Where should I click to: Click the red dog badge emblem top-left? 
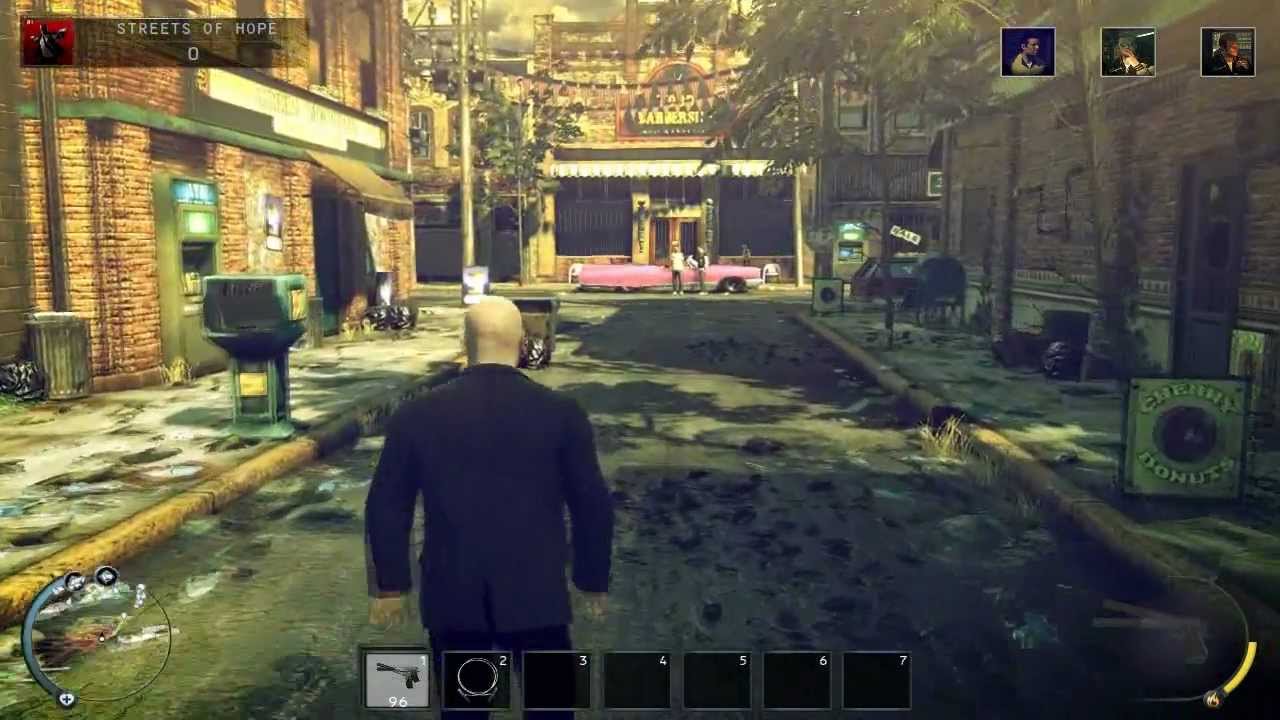(48, 43)
